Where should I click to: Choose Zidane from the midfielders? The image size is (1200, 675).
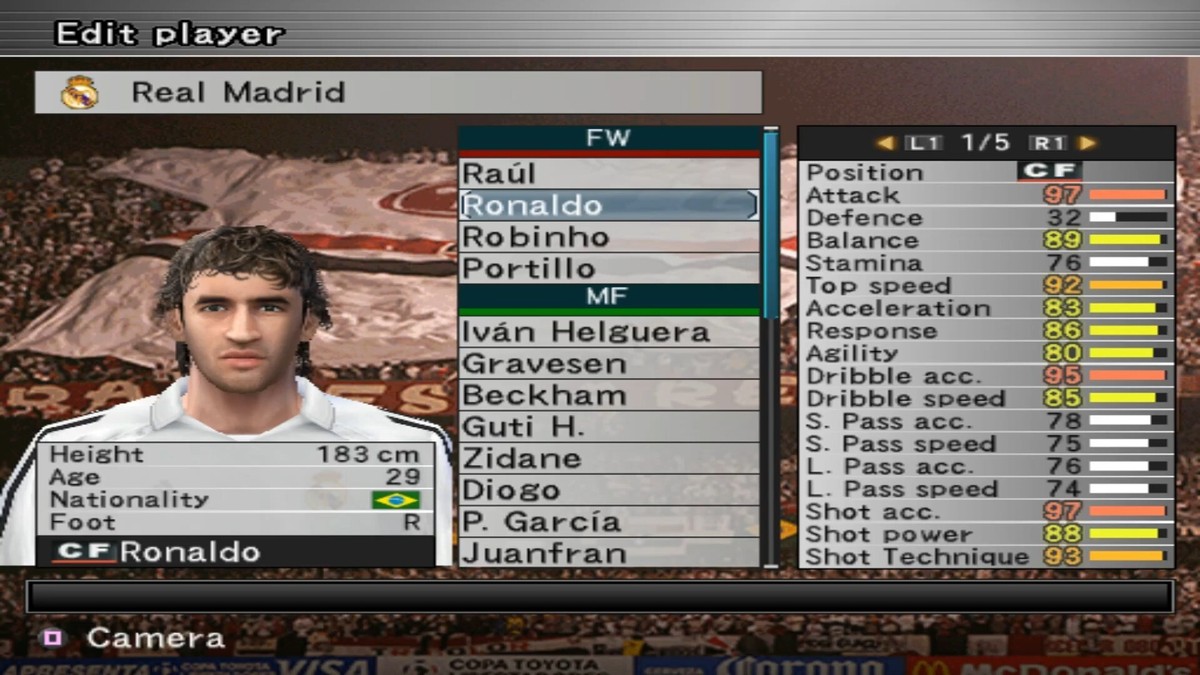[x=608, y=459]
